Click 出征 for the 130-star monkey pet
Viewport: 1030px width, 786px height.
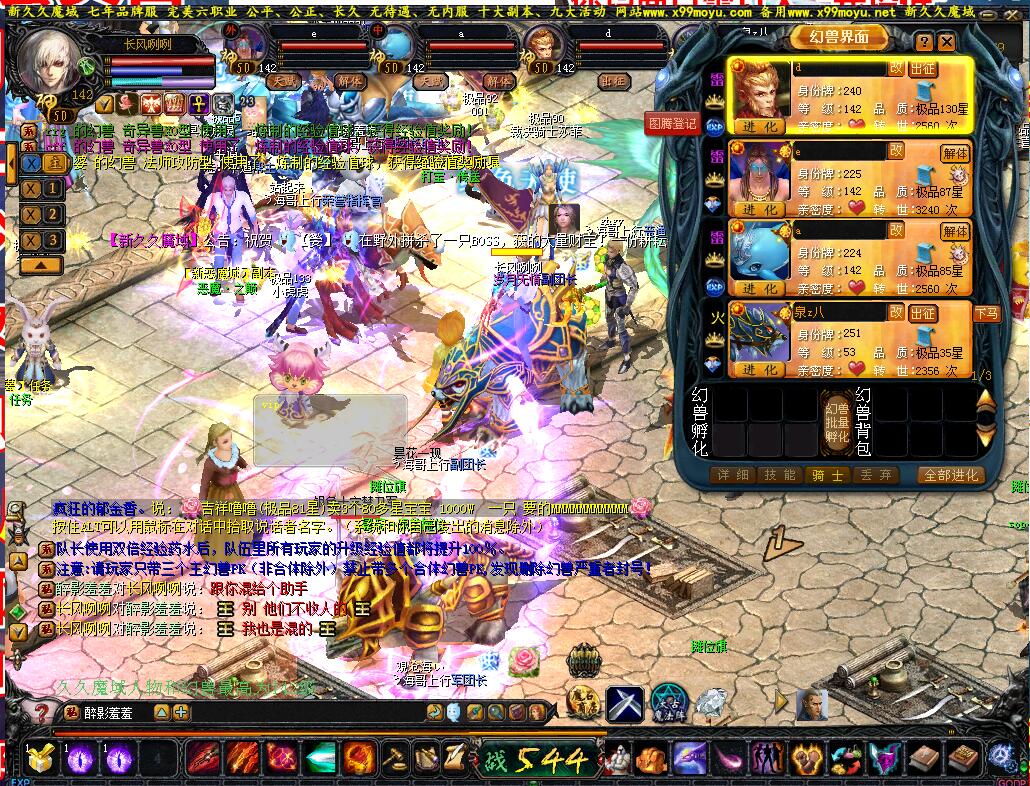923,68
